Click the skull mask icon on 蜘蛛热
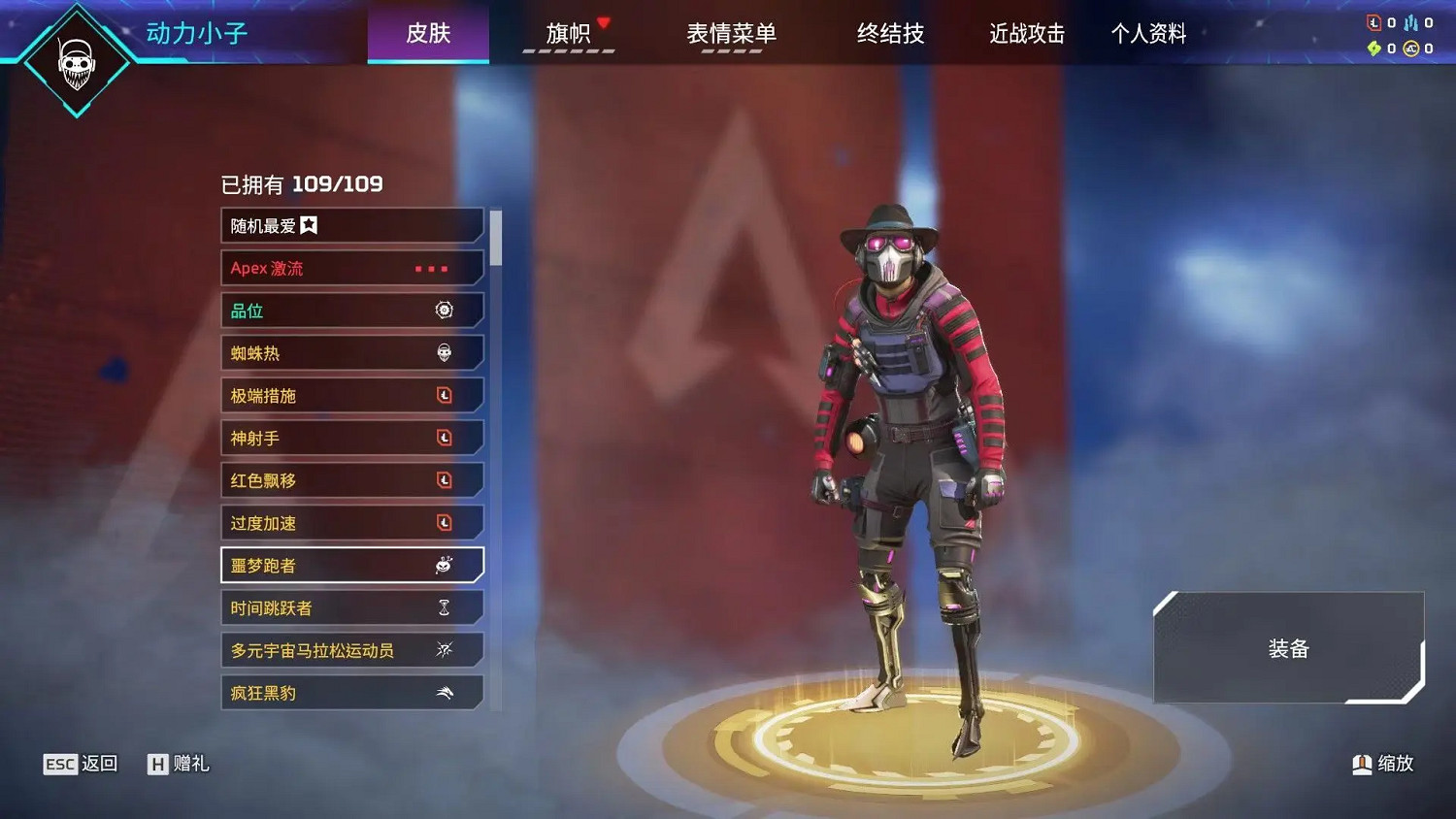The height and width of the screenshot is (819, 1456). (x=445, y=352)
